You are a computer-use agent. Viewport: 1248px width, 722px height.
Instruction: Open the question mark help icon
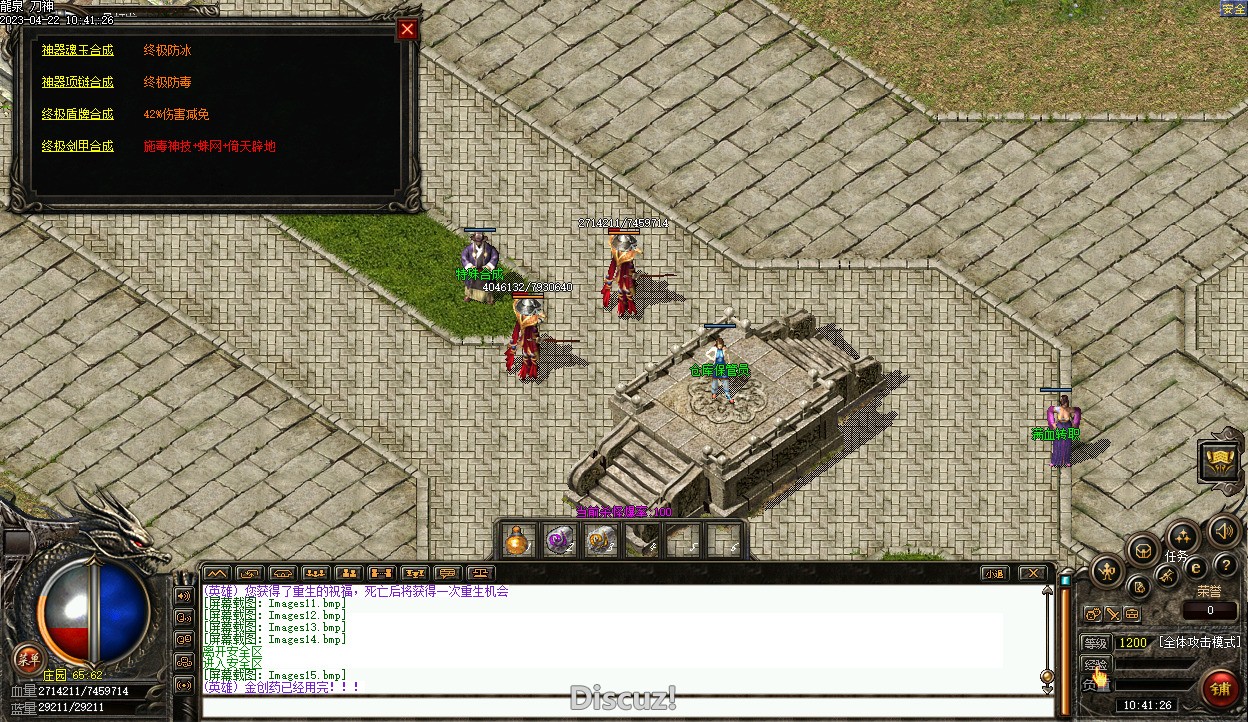click(x=1225, y=567)
